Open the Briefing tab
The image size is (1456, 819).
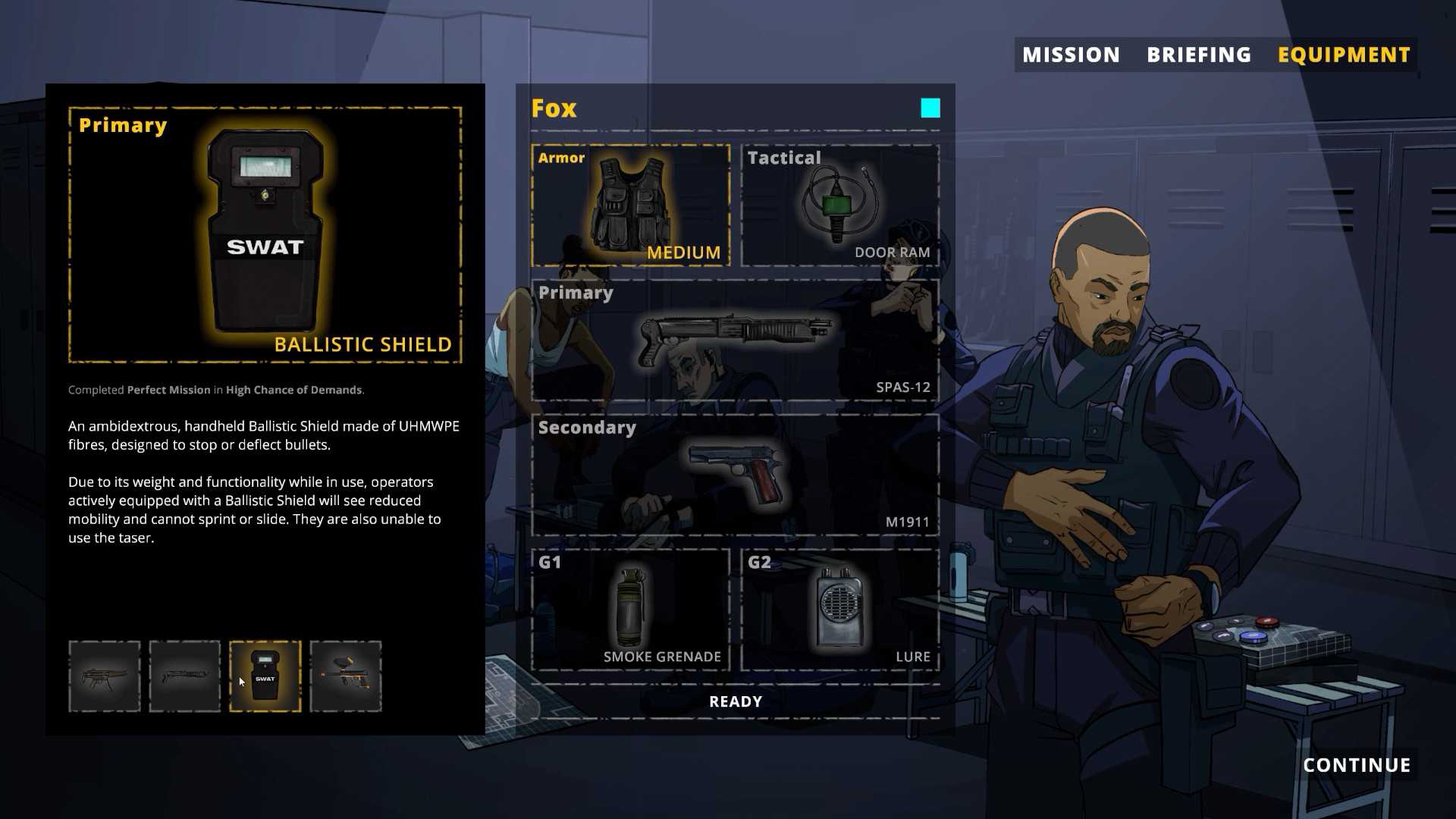click(x=1199, y=55)
